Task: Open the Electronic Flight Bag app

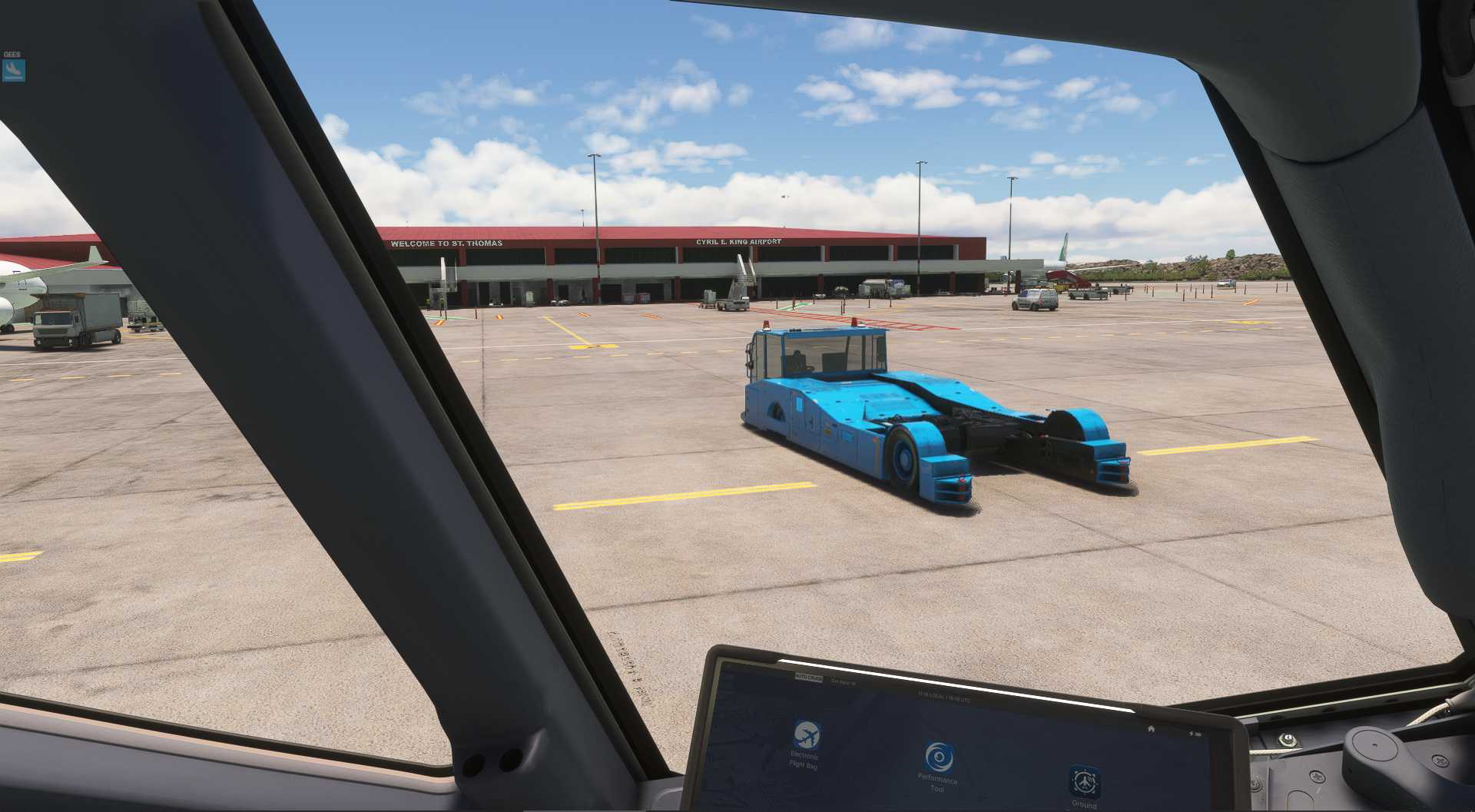Action: [806, 735]
